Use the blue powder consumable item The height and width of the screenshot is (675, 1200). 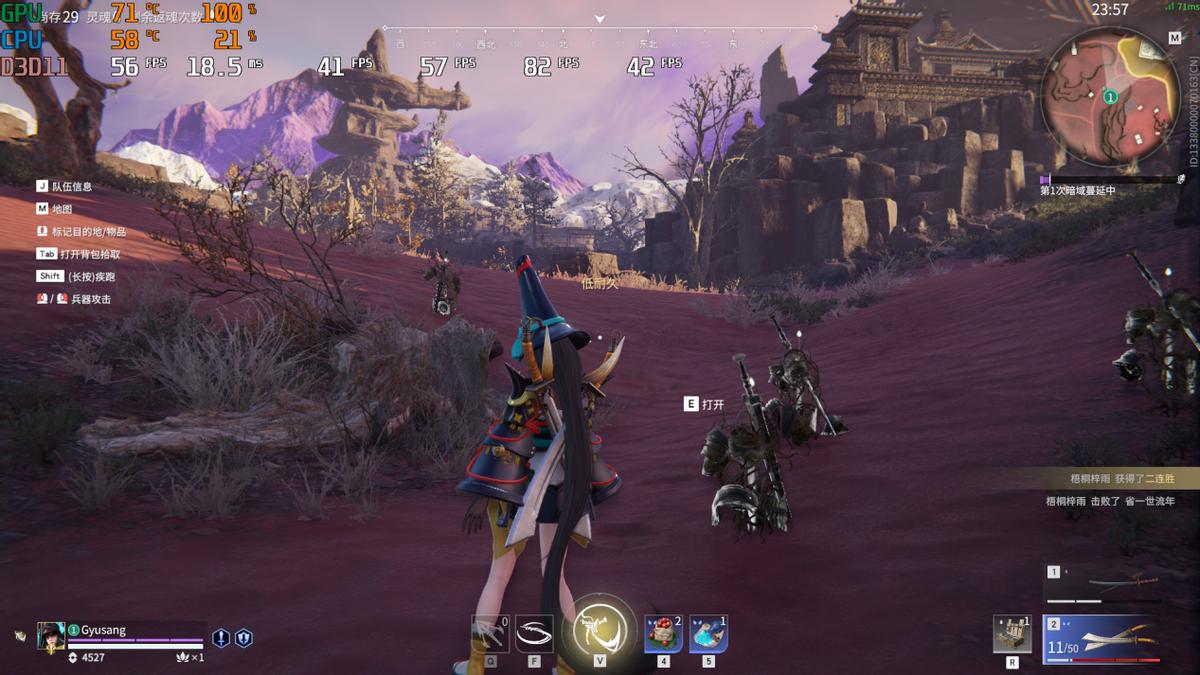(x=708, y=634)
